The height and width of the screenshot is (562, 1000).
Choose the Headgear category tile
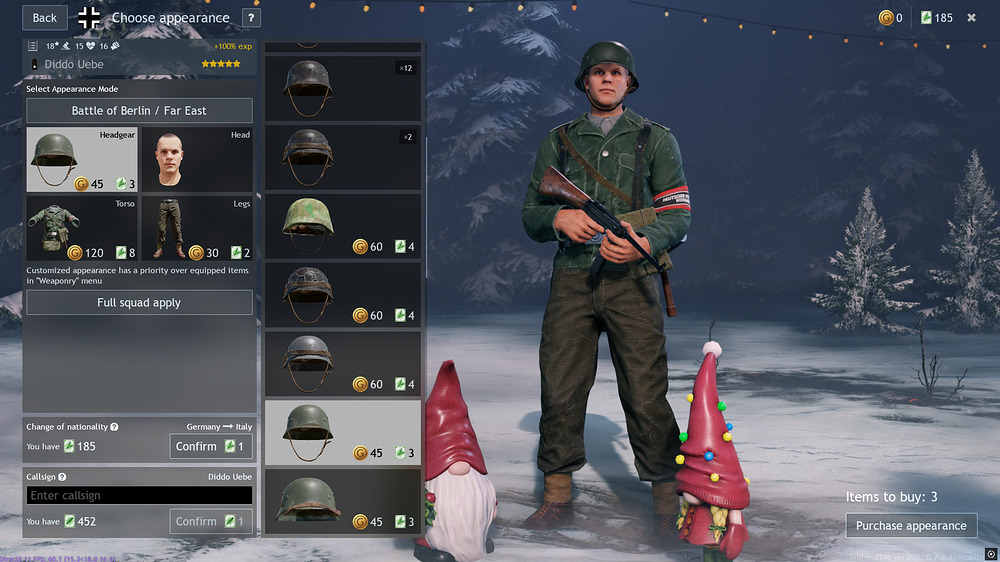pyautogui.click(x=82, y=159)
